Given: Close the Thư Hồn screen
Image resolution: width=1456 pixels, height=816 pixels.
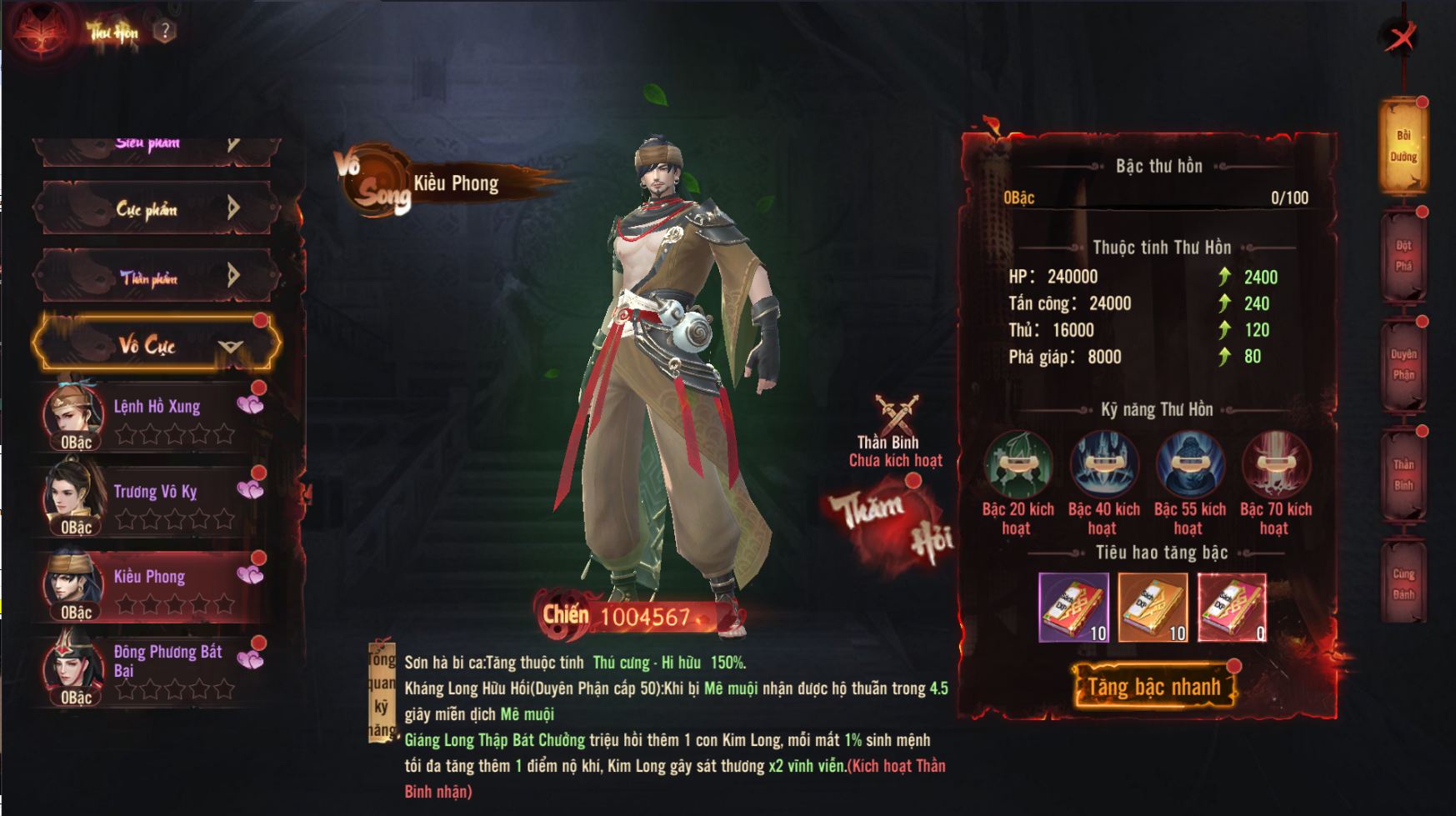Looking at the screenshot, I should [x=1400, y=36].
